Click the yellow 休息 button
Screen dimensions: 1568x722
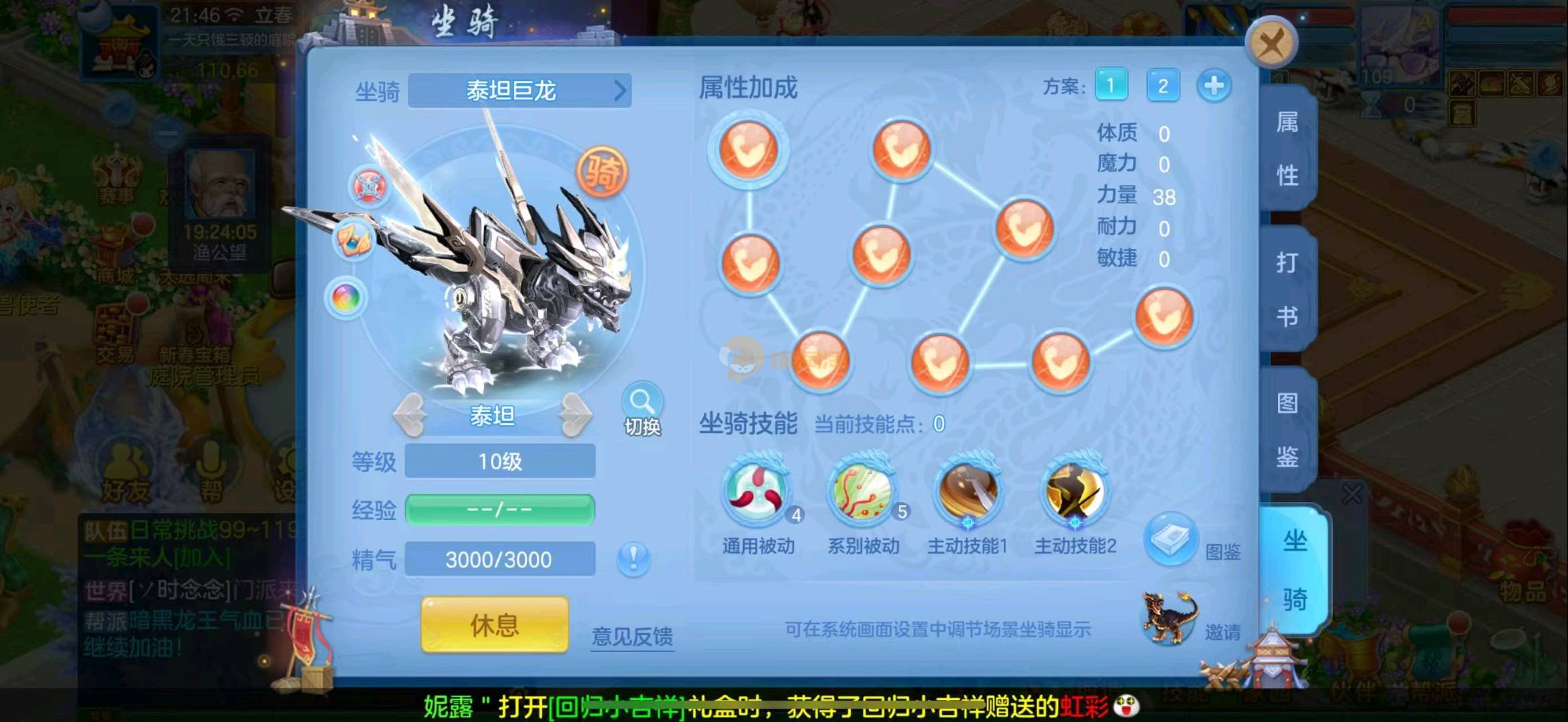tap(495, 625)
